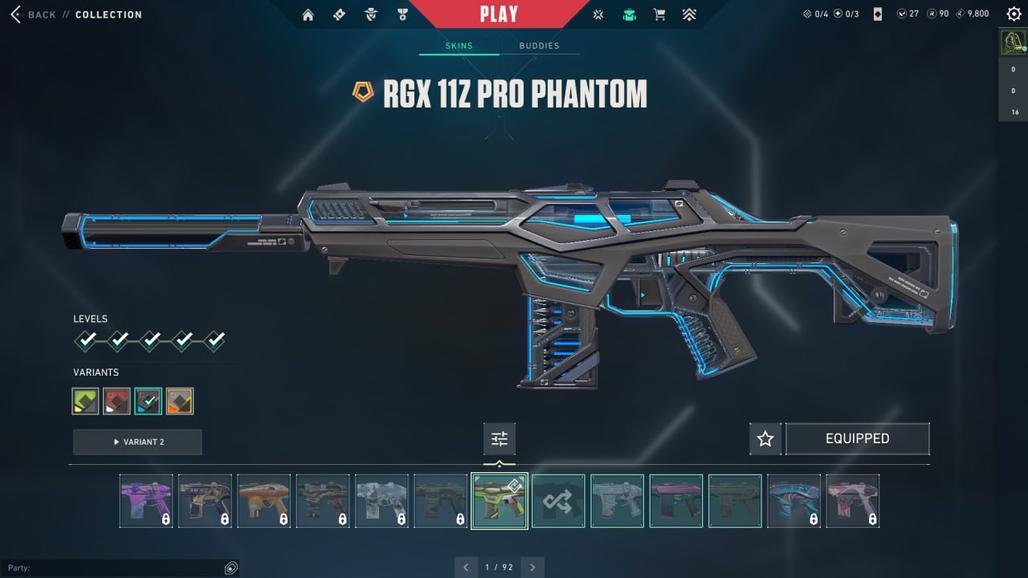
Task: Play the Variant 2 preview video
Action: [x=138, y=442]
